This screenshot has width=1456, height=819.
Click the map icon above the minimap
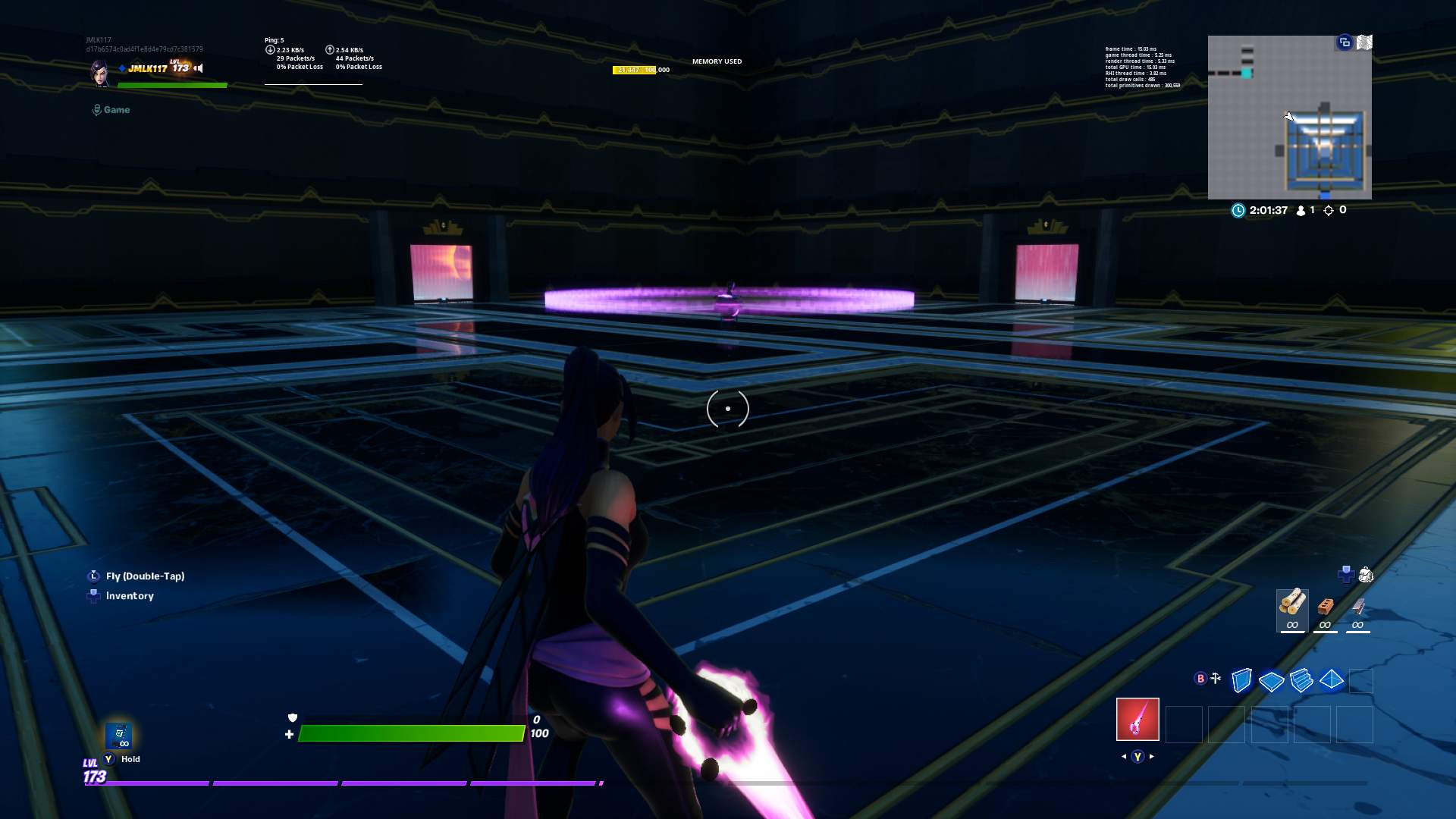pos(1365,43)
